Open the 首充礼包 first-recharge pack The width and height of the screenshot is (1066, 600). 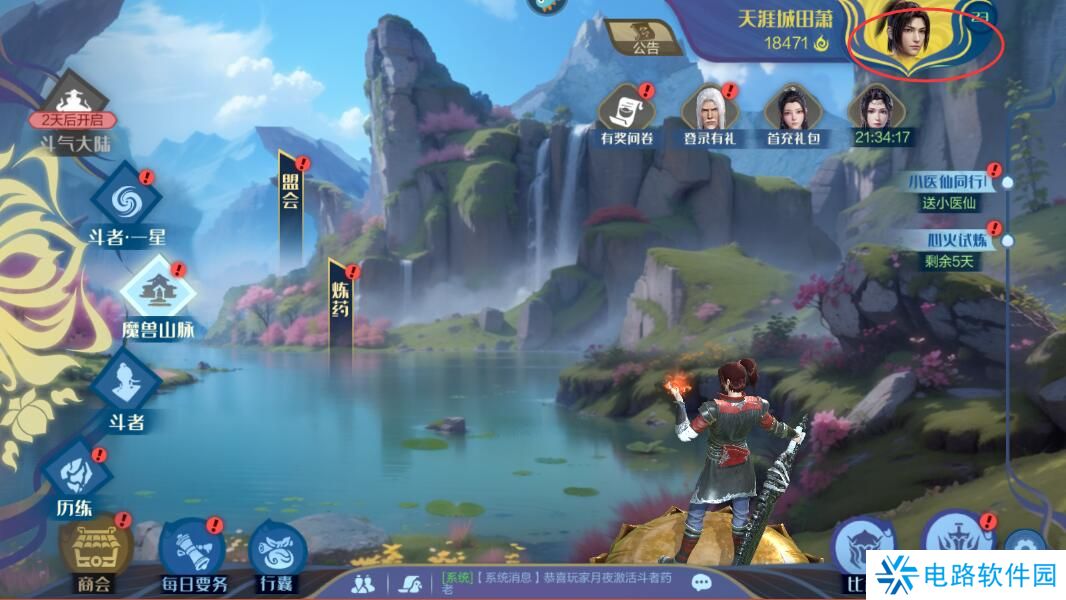pyautogui.click(x=792, y=111)
